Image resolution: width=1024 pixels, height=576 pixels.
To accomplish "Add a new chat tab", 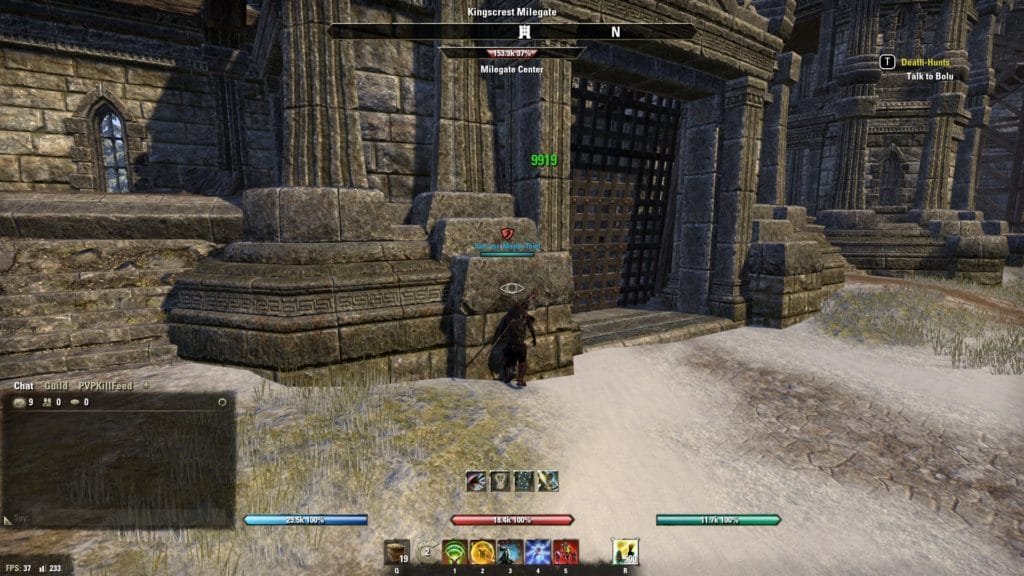I will pos(146,385).
